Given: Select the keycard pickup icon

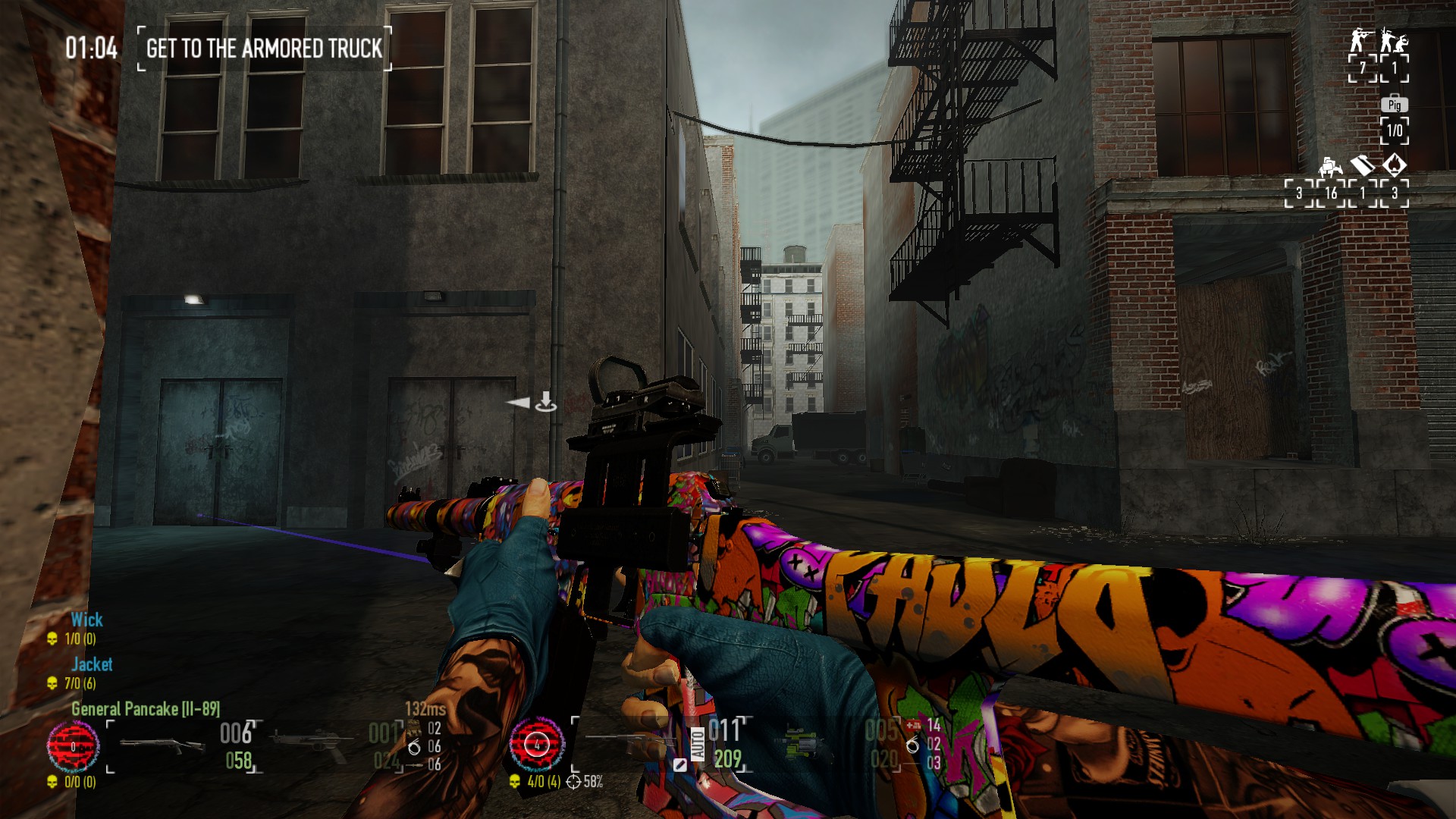Looking at the screenshot, I should [1362, 165].
